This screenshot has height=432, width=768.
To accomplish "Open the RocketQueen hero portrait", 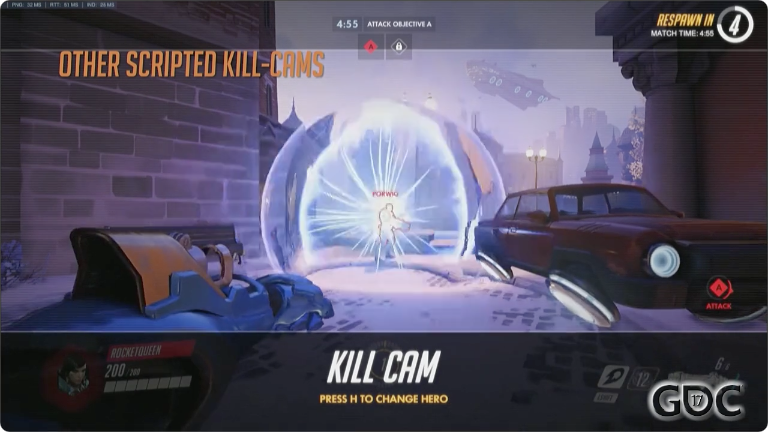I will coord(71,376).
